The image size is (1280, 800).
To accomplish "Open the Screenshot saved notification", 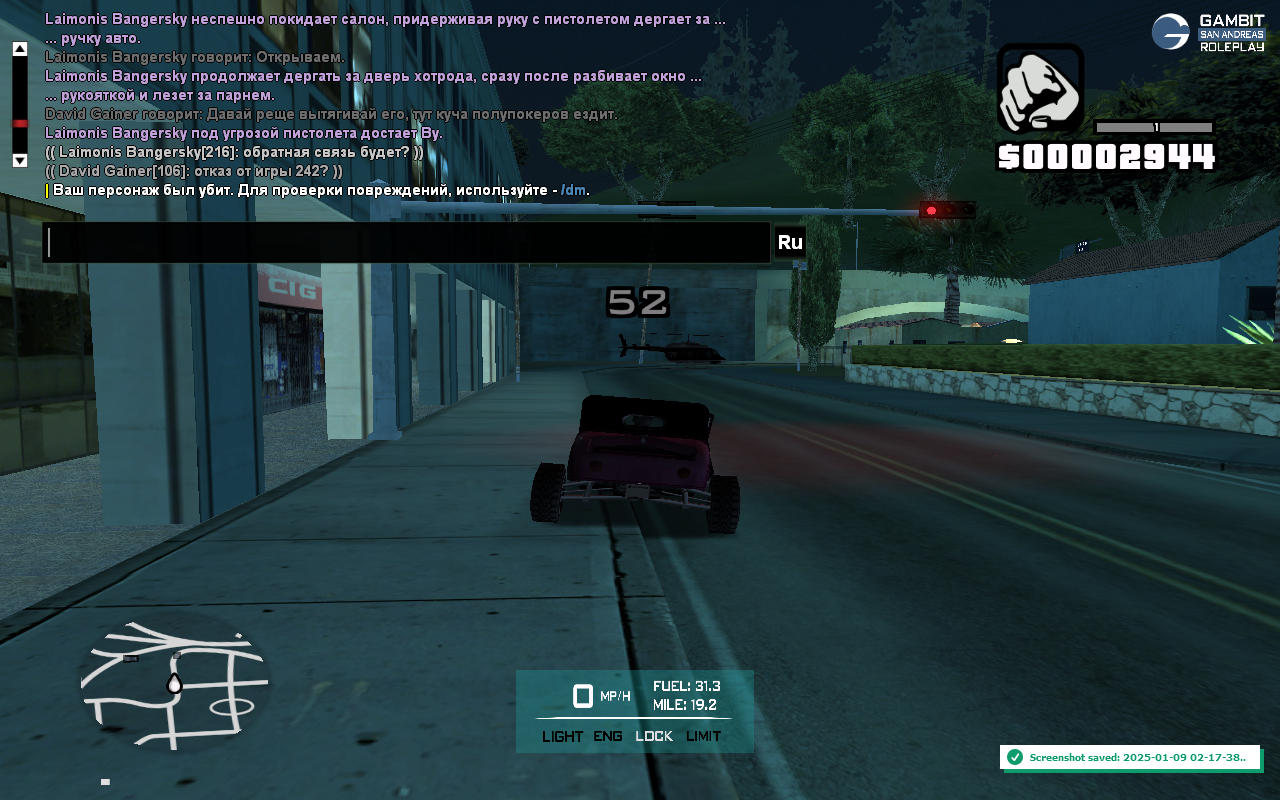I will pos(1130,757).
